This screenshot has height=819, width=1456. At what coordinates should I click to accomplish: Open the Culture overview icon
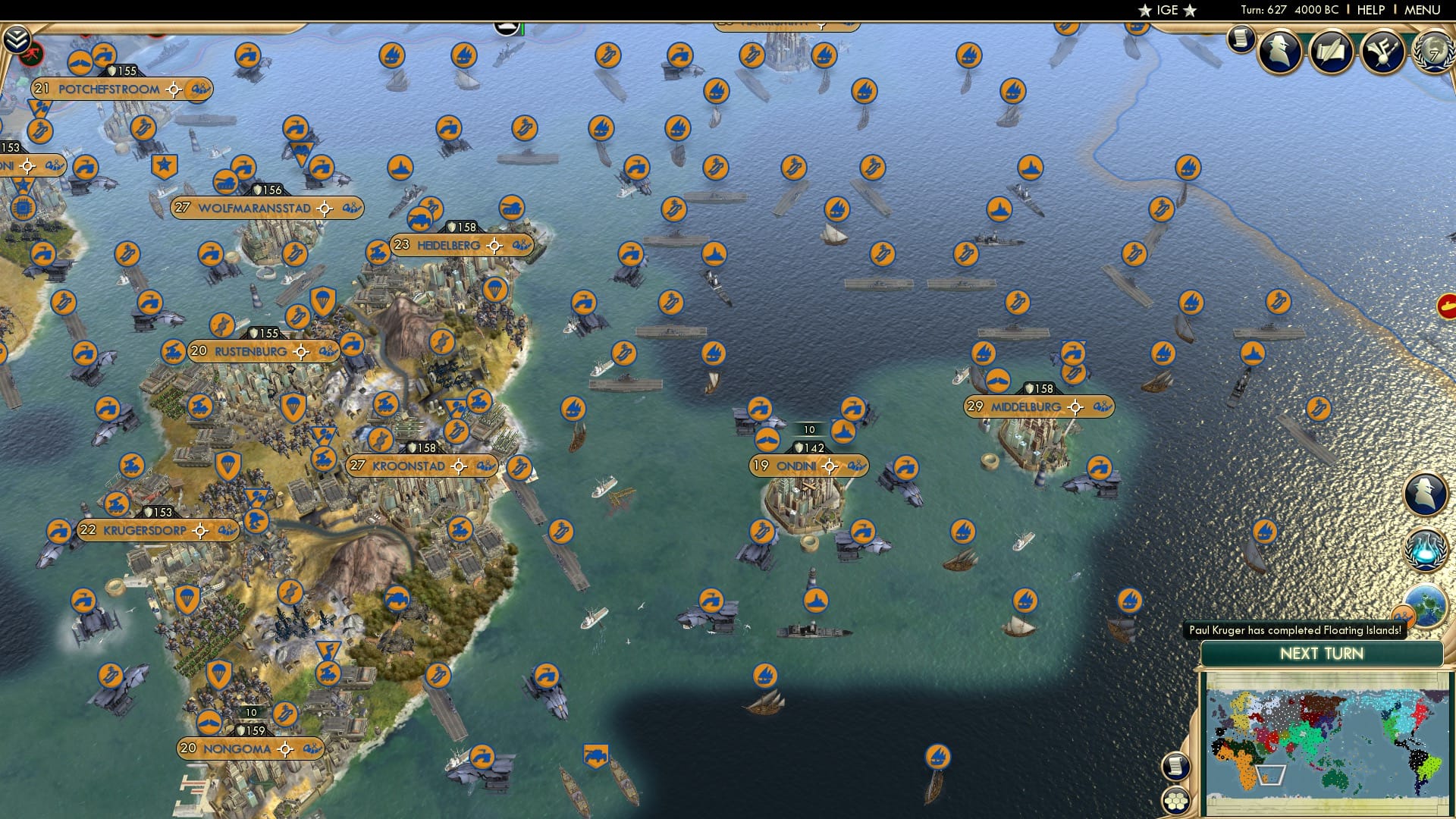(x=1383, y=53)
